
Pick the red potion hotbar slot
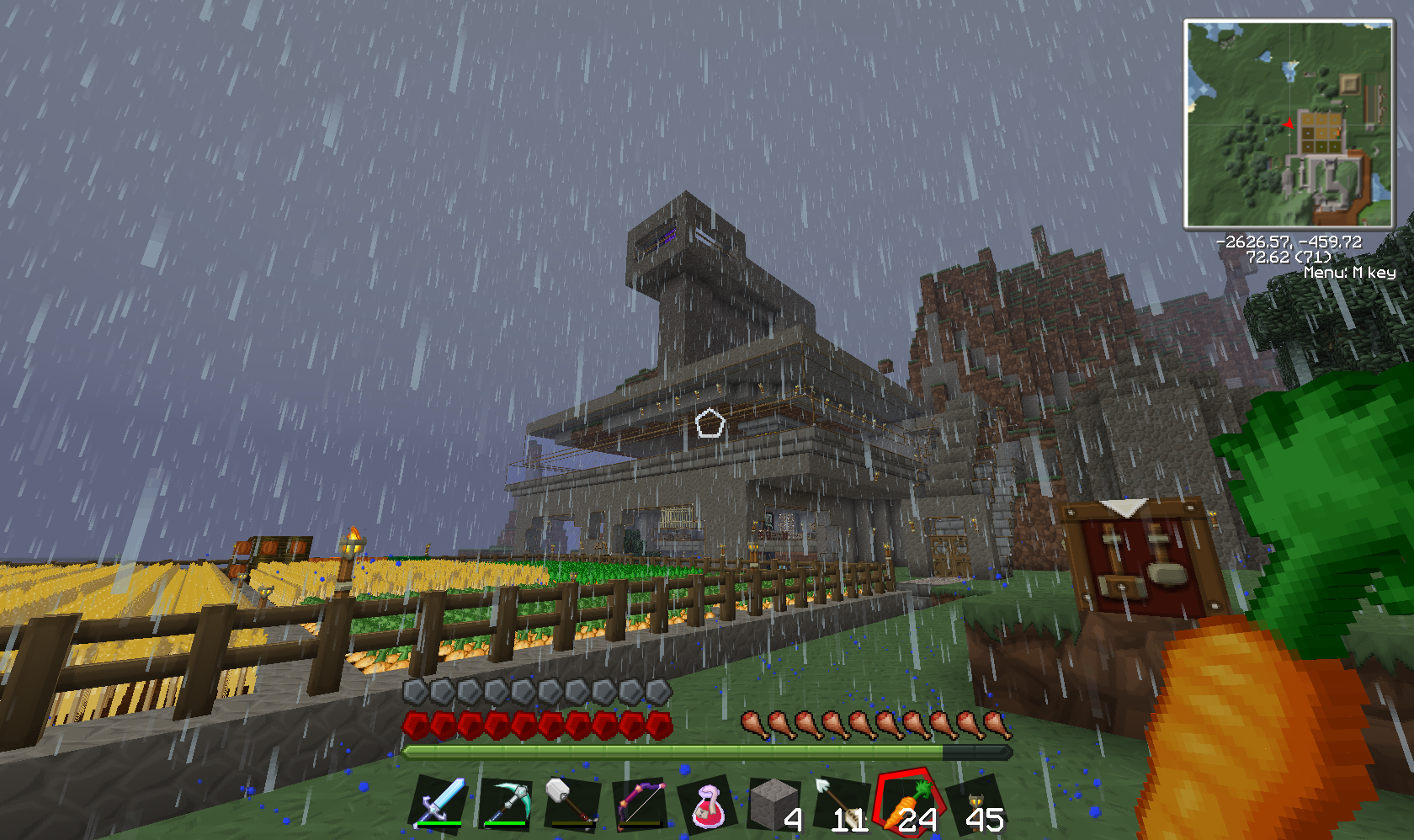click(707, 805)
